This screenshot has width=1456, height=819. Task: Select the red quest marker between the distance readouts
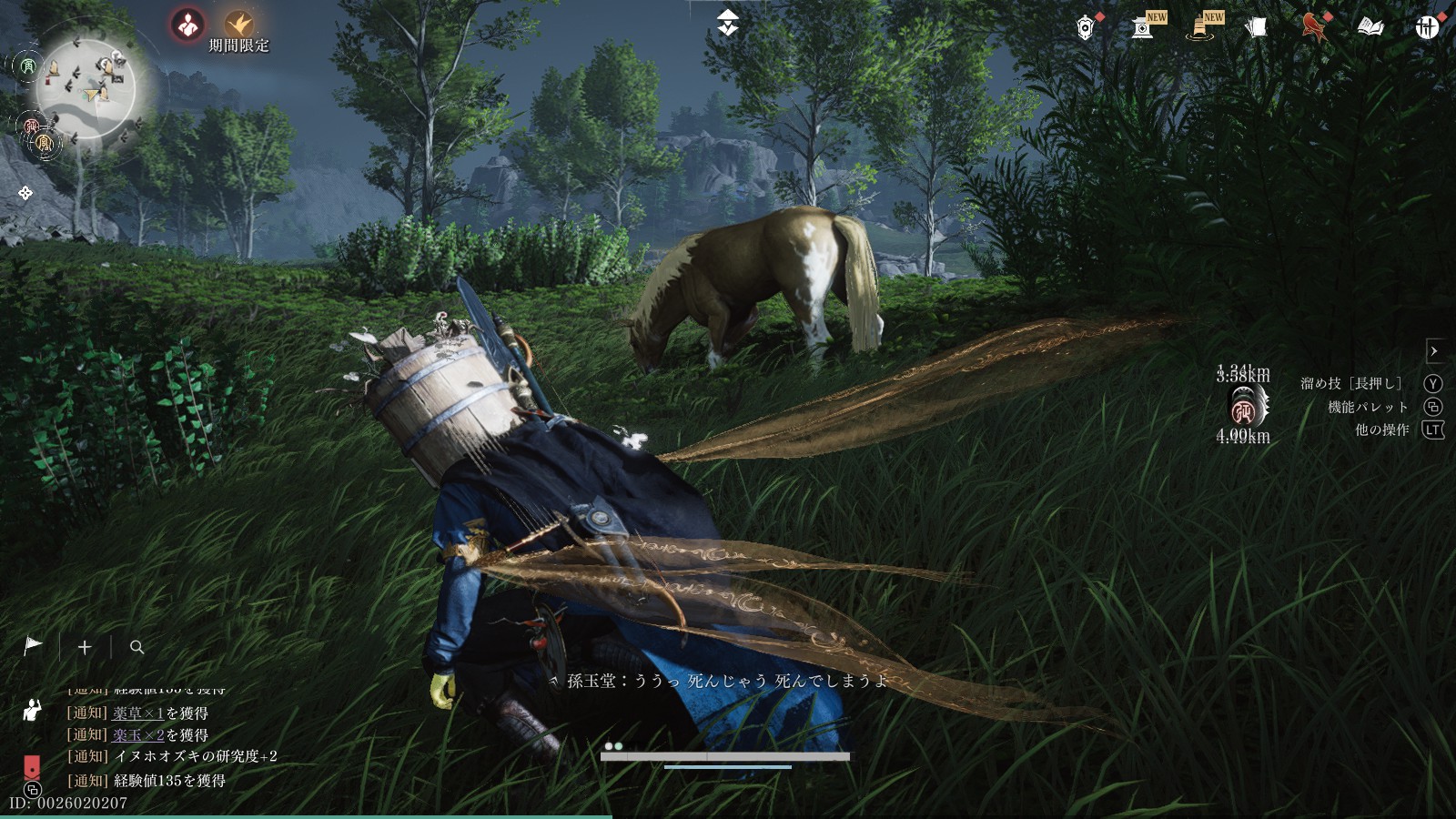point(1243,411)
